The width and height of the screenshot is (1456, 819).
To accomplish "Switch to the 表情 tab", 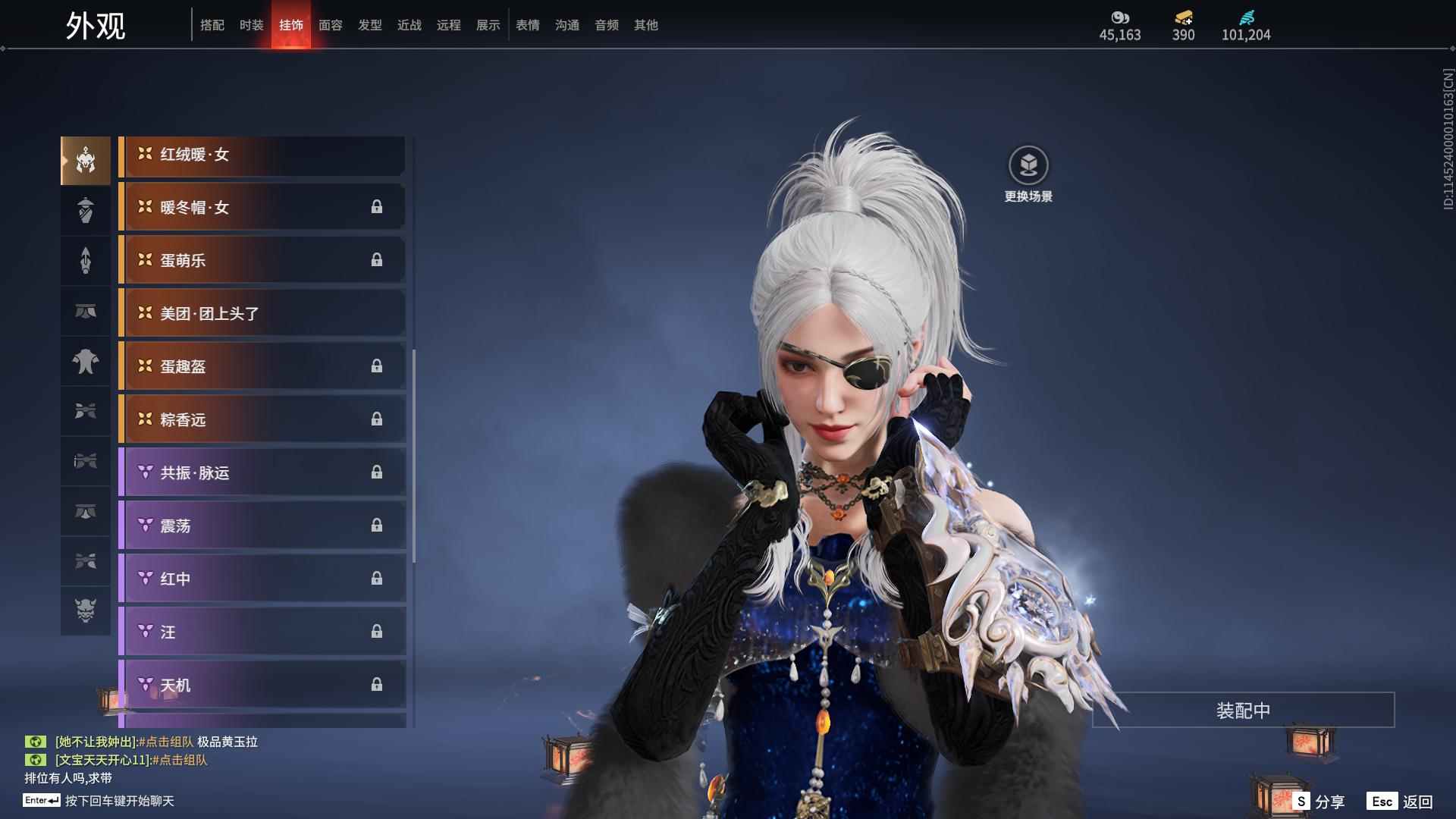I will [x=528, y=25].
